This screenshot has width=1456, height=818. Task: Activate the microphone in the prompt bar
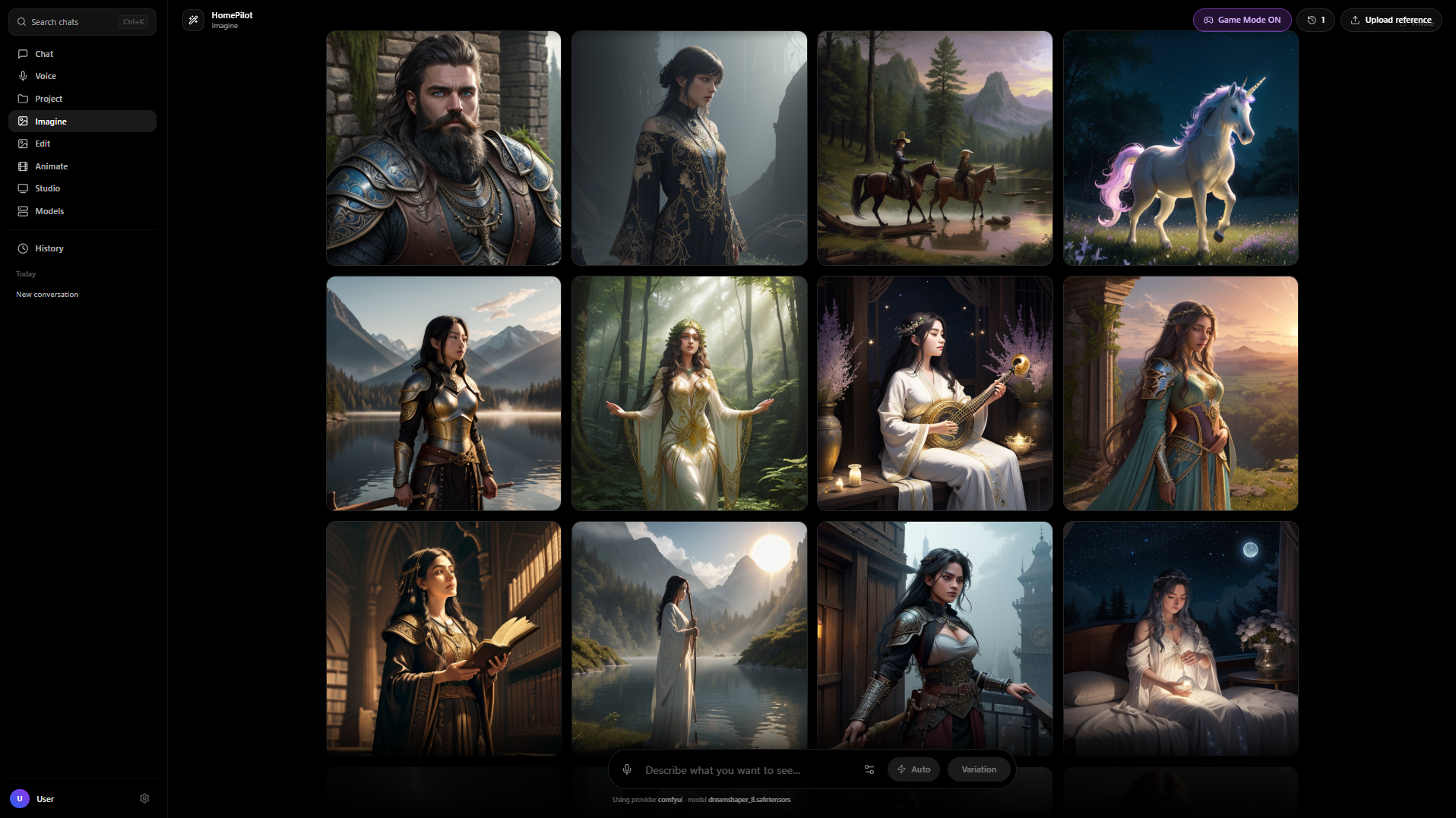(x=627, y=769)
